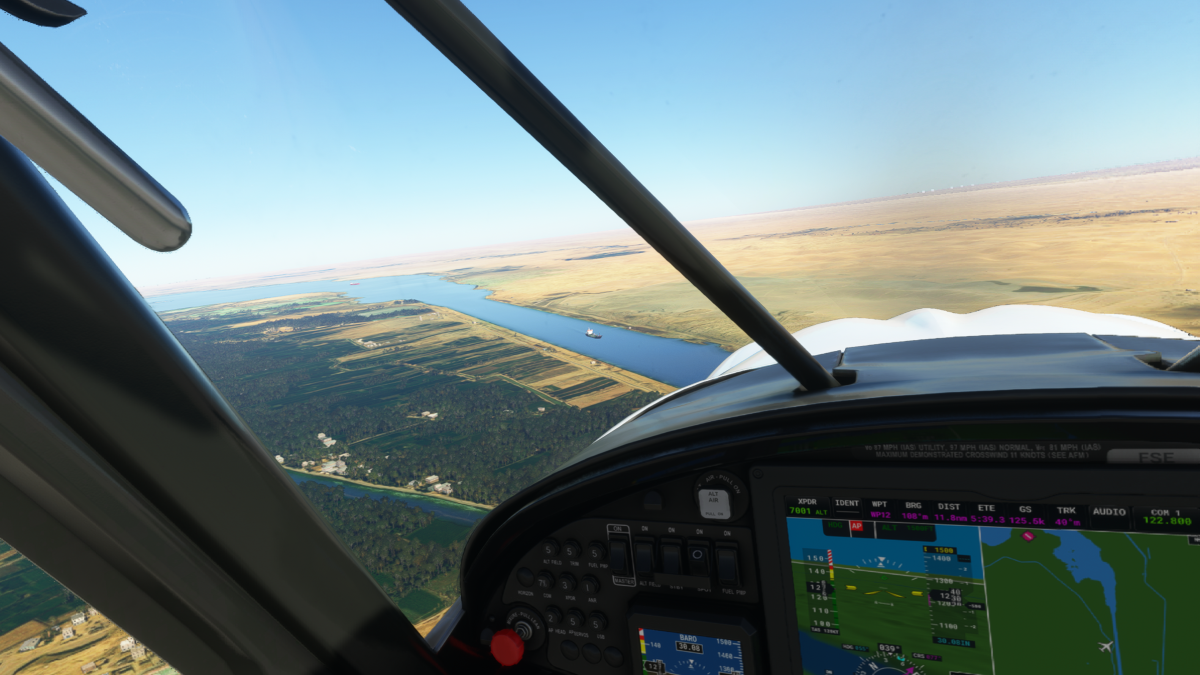1200x675 pixels.
Task: Open the AUDIO panel on the display
Action: 1109,511
